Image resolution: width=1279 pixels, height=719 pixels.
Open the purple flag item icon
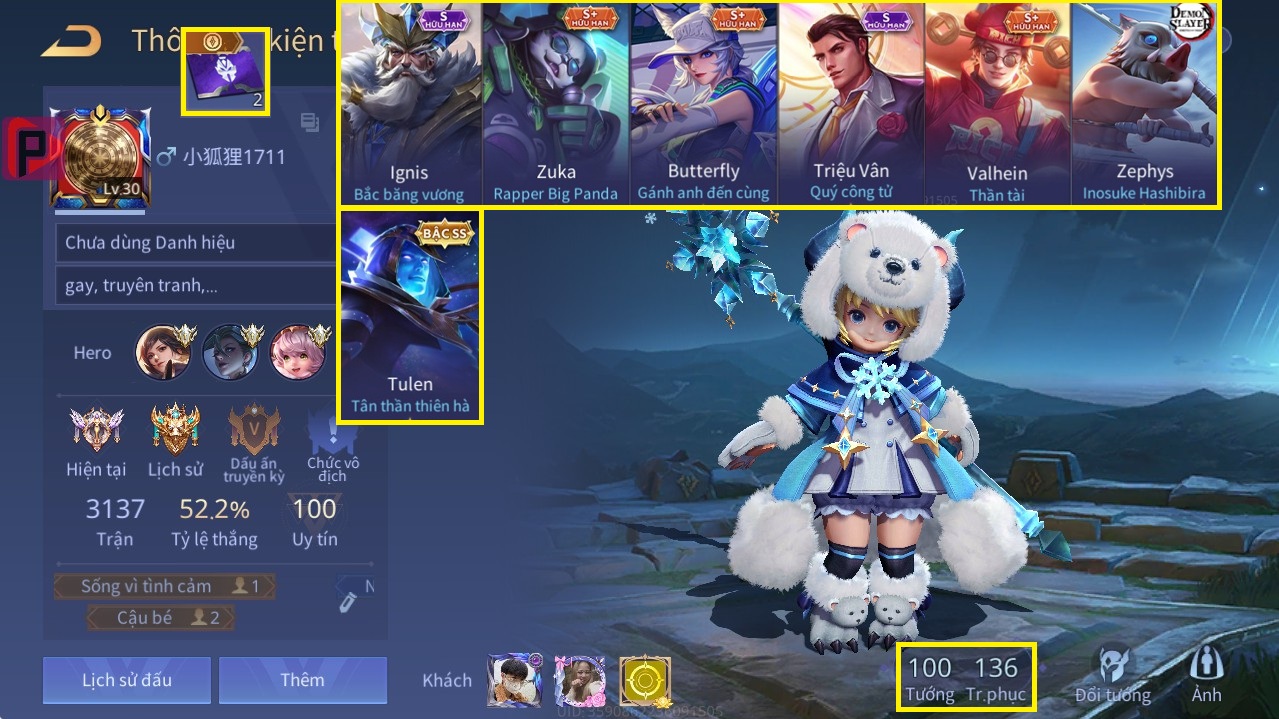click(224, 72)
